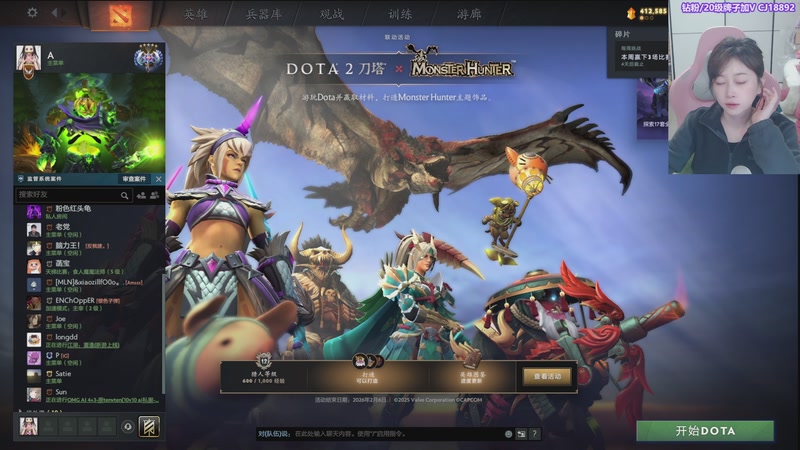Screen dimensions: 800x450
Task: Select friend 粉色红头龟 in the list
Action: pos(74,209)
